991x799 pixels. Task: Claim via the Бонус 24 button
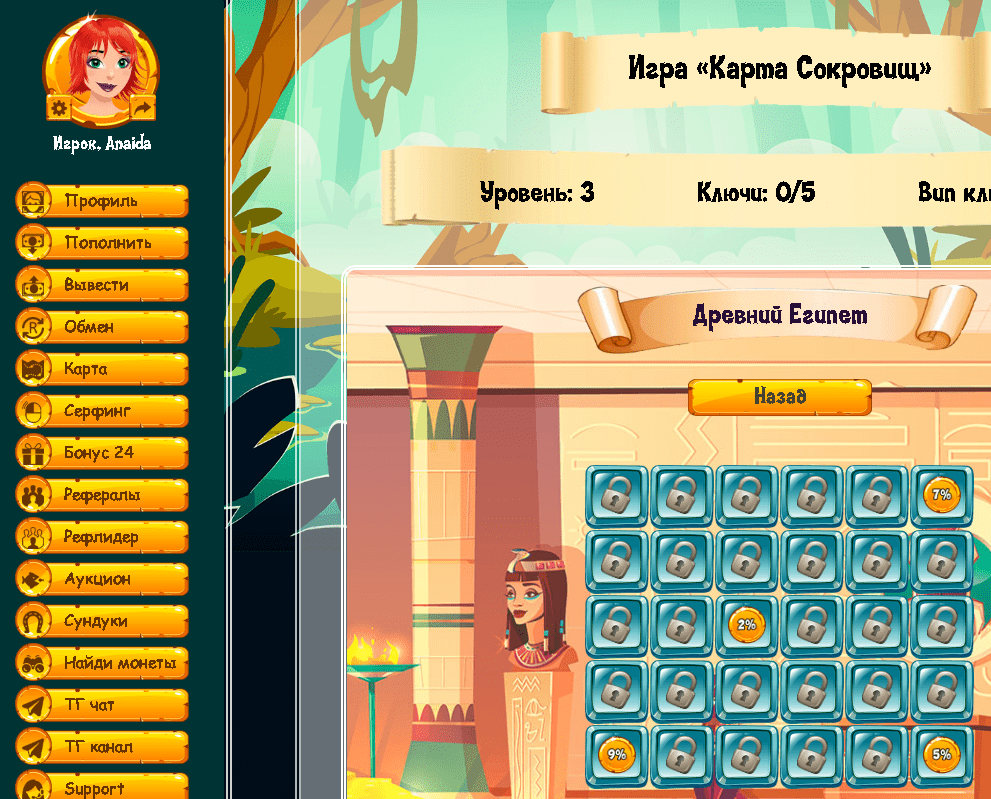102,453
